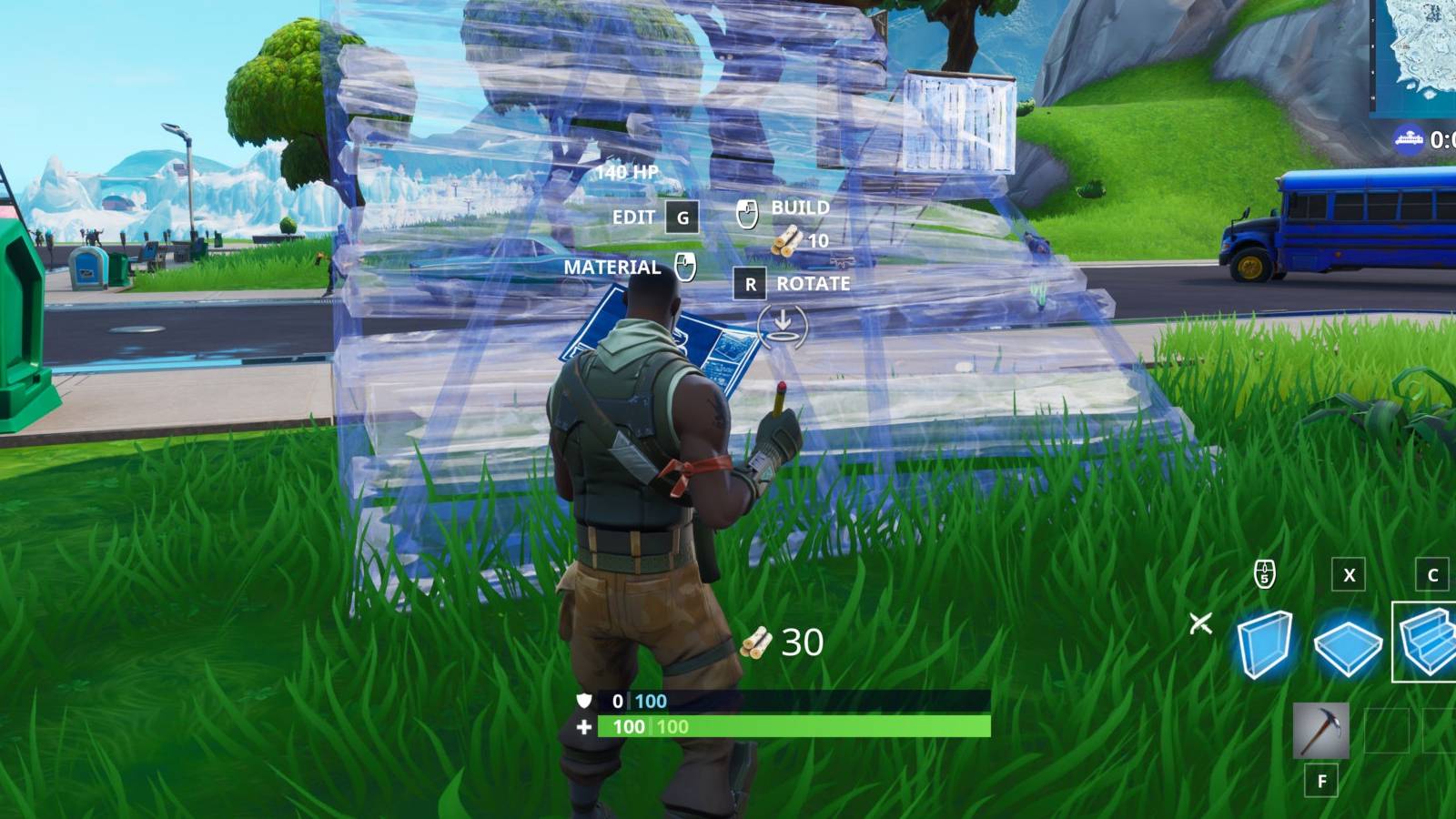The height and width of the screenshot is (819, 1456).
Task: Click the R key rotate toggle
Action: pos(749,284)
